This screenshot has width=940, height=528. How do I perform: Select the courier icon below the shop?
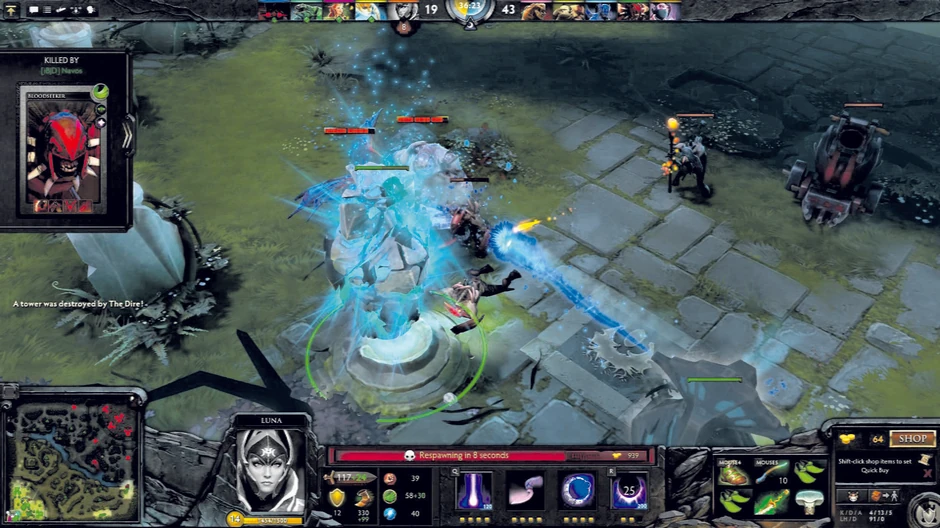point(852,496)
